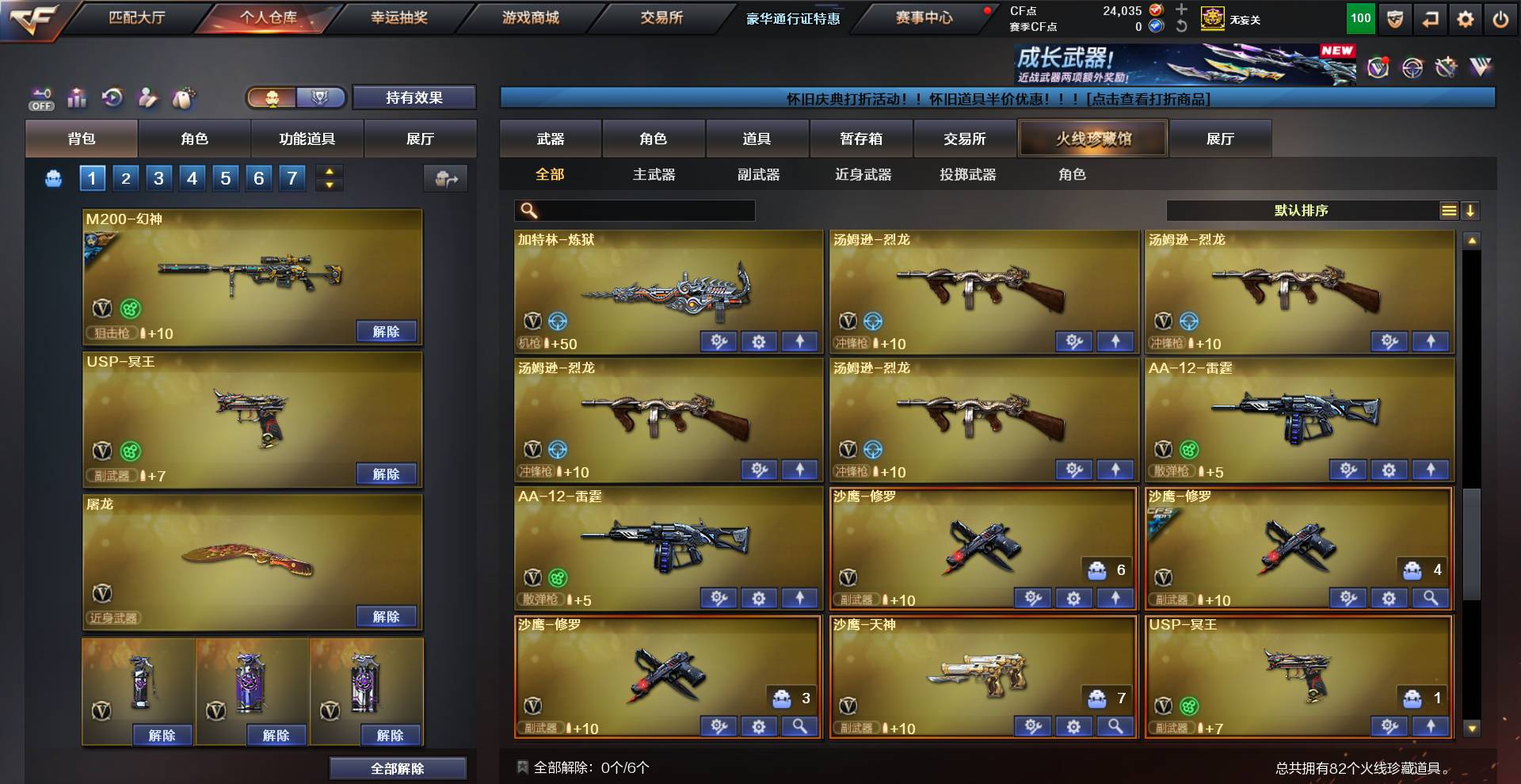Screen dimensions: 1521x784
Task: Open the stats bar-chart icon
Action: click(x=78, y=97)
